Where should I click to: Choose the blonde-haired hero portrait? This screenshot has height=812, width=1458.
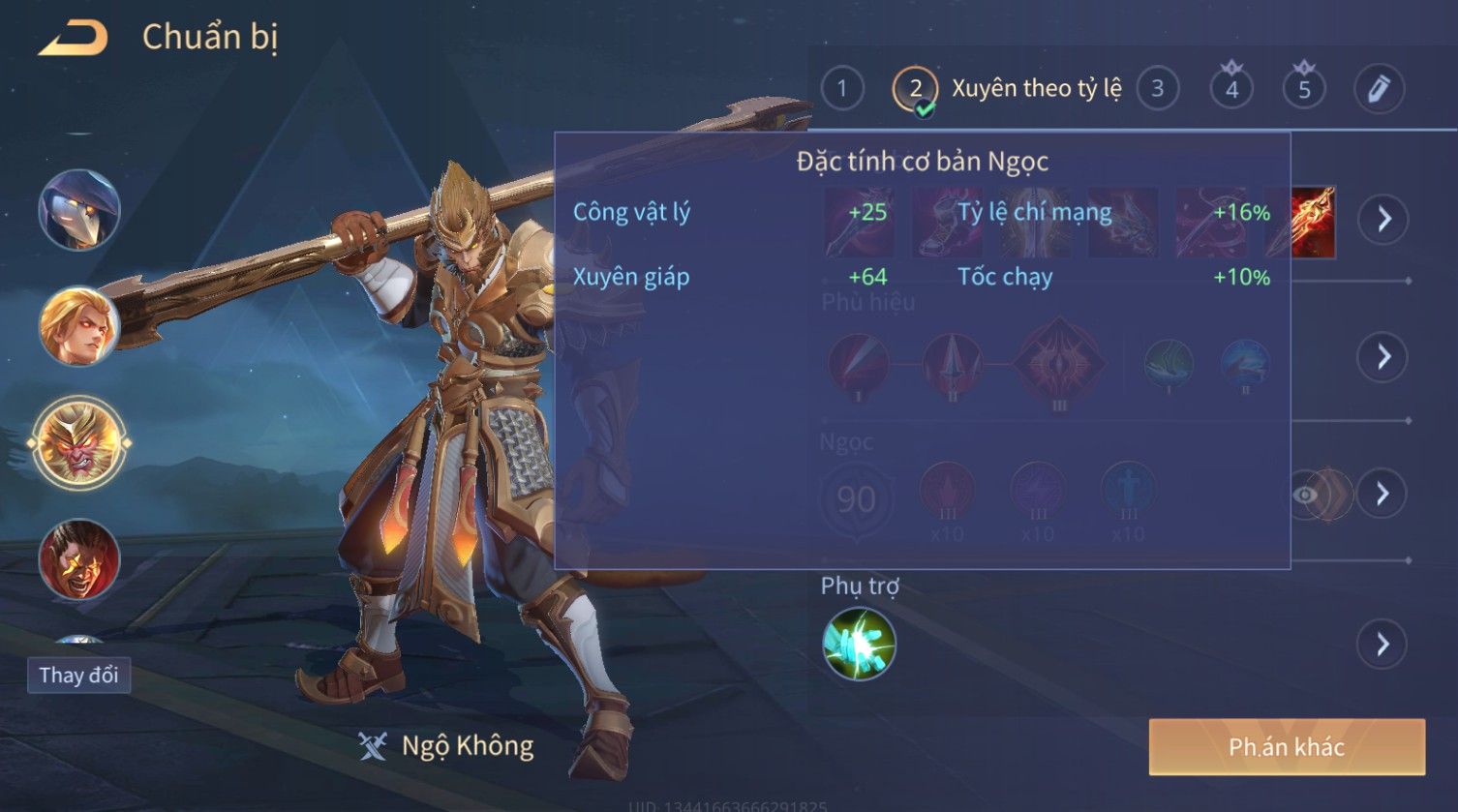pos(79,326)
